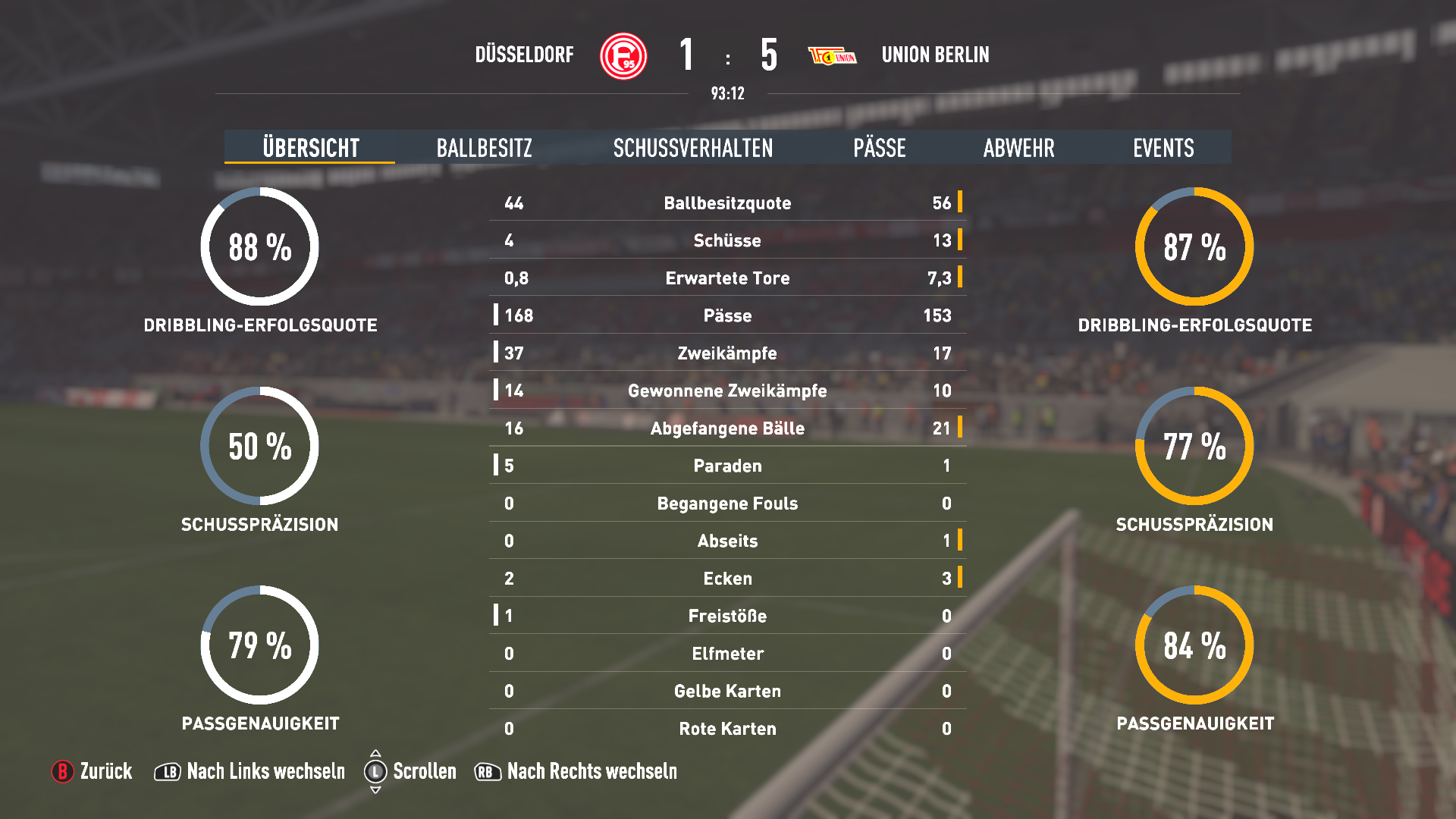
Task: Switch to the Abwehr tab
Action: coord(1018,147)
